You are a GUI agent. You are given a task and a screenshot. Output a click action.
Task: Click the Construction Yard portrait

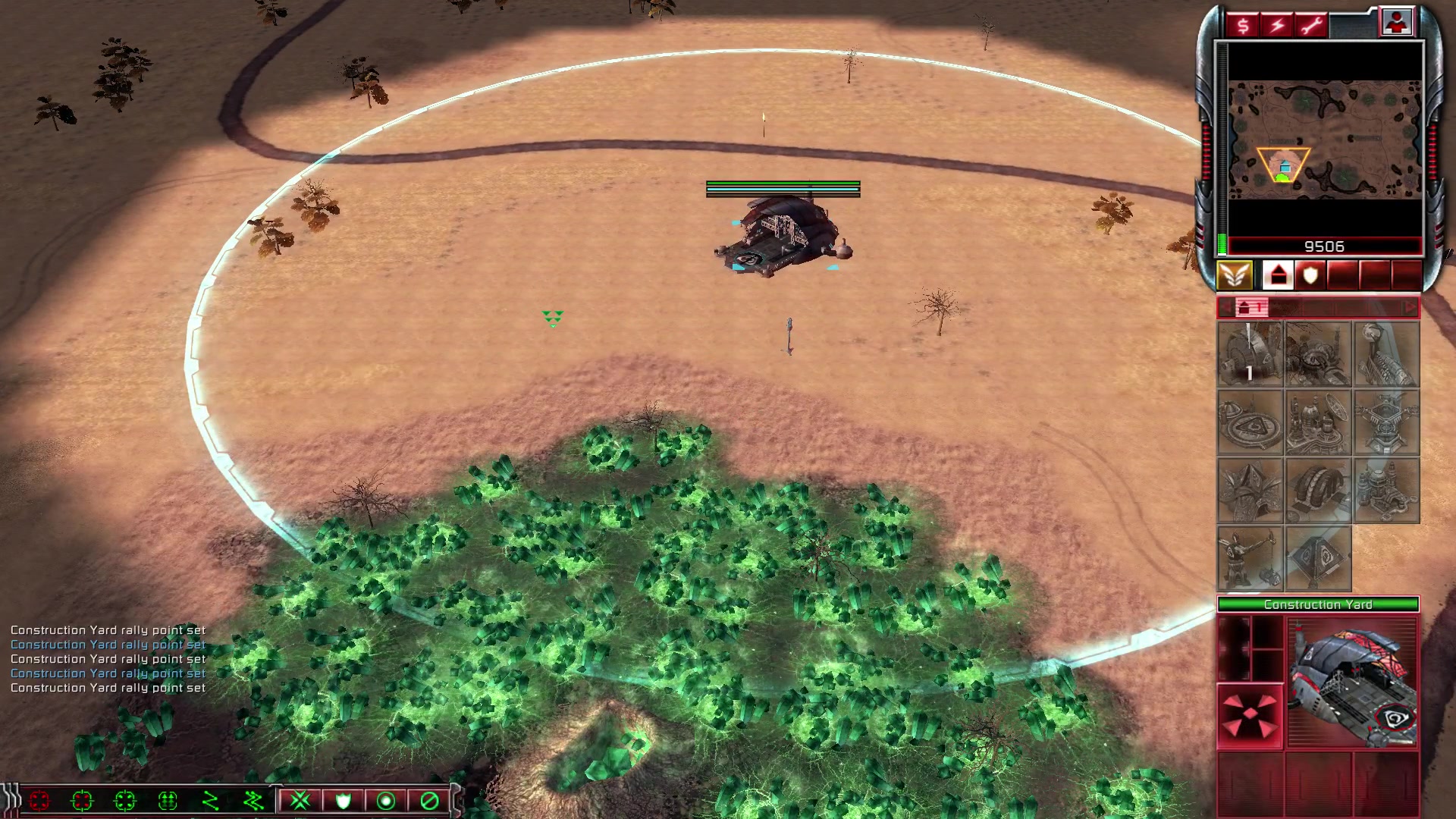click(x=1352, y=682)
